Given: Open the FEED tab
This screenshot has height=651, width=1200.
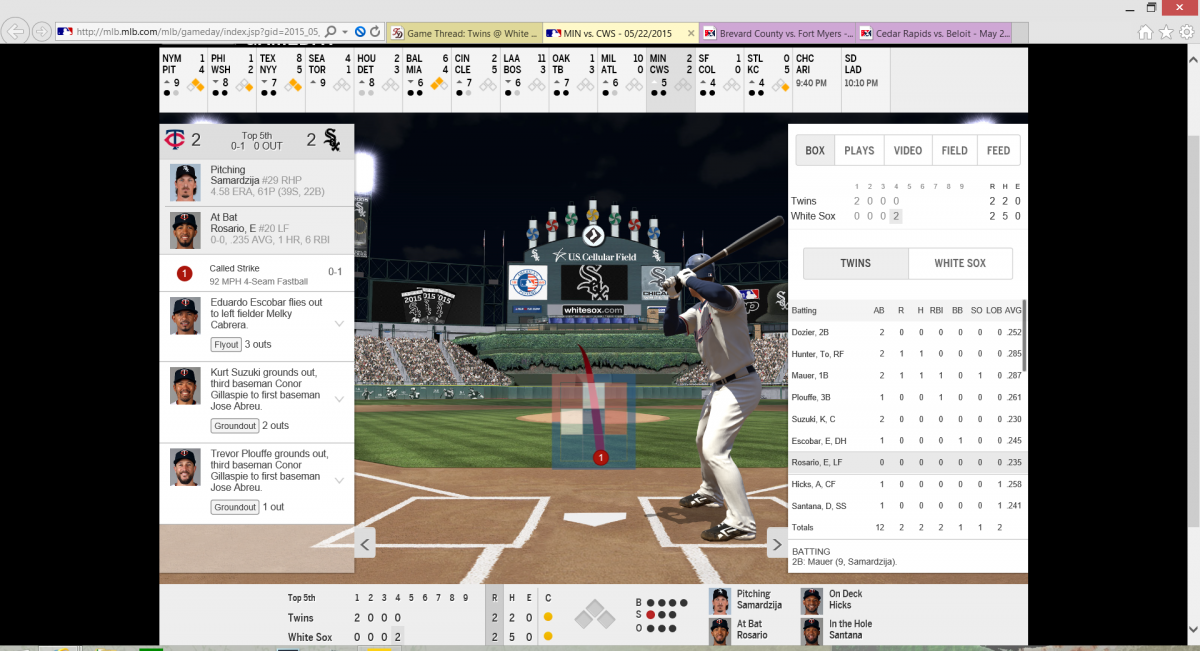Looking at the screenshot, I should [998, 151].
